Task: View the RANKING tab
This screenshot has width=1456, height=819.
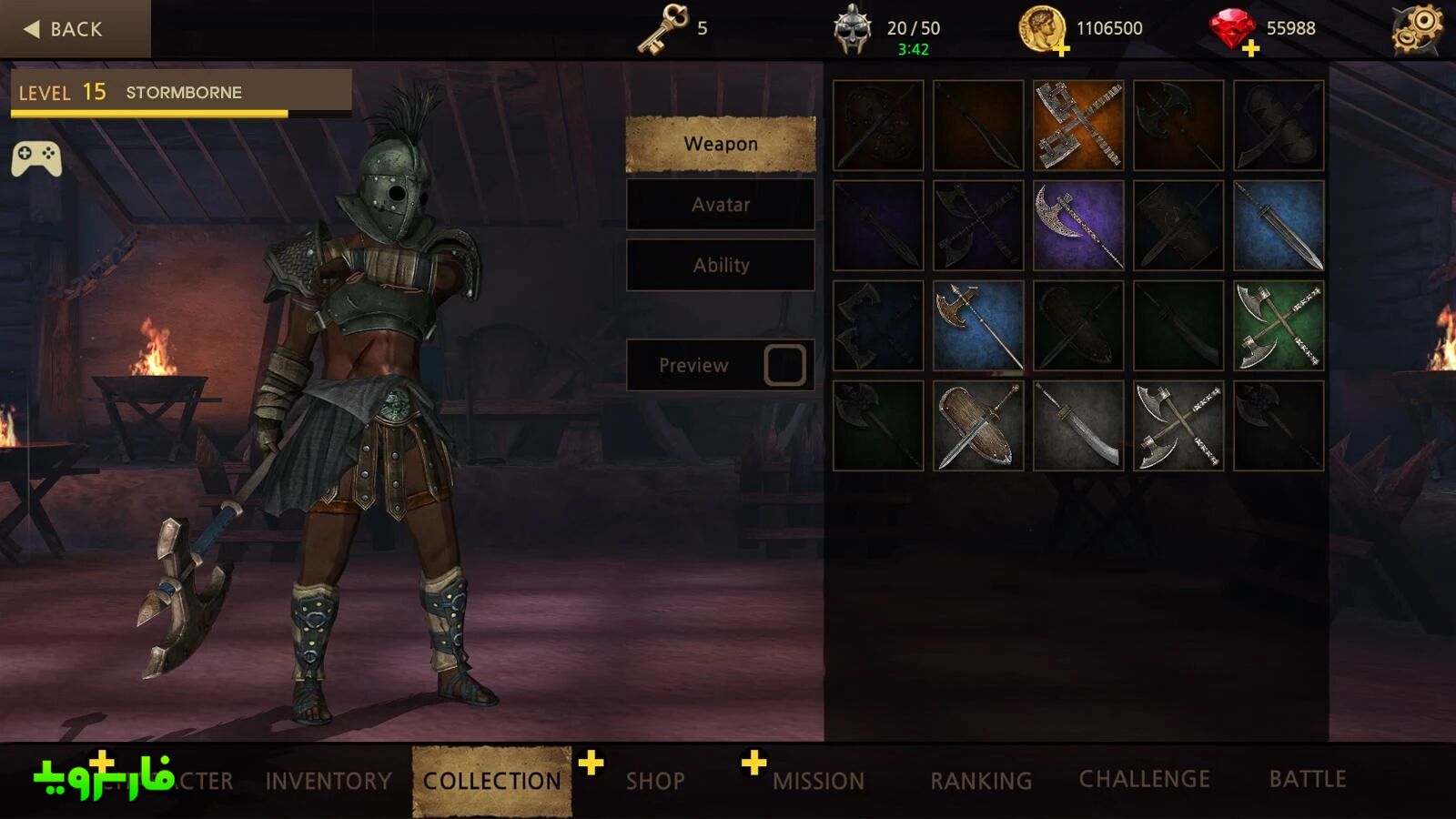Action: 981,781
